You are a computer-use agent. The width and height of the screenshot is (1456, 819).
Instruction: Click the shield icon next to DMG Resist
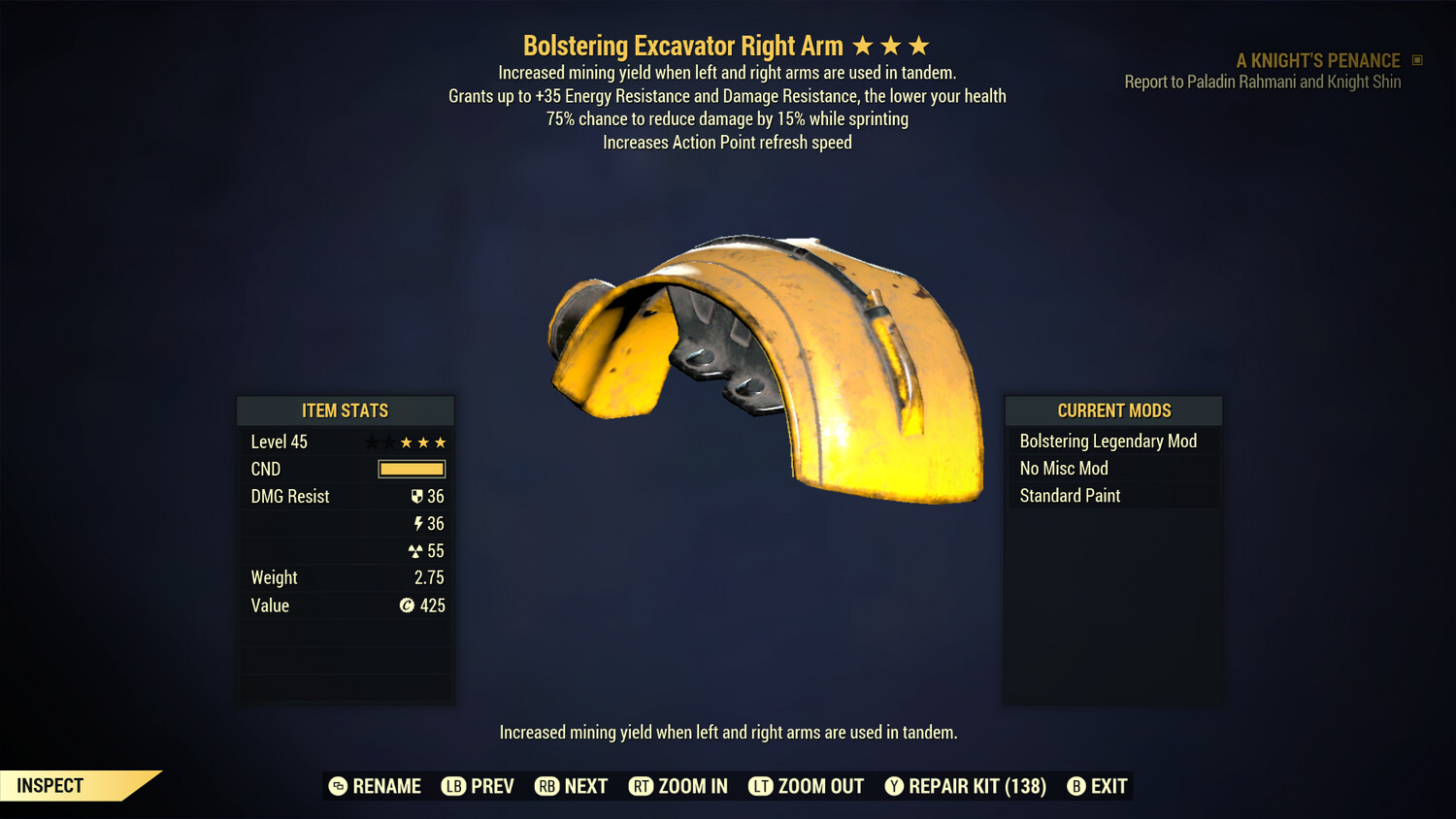(x=418, y=496)
